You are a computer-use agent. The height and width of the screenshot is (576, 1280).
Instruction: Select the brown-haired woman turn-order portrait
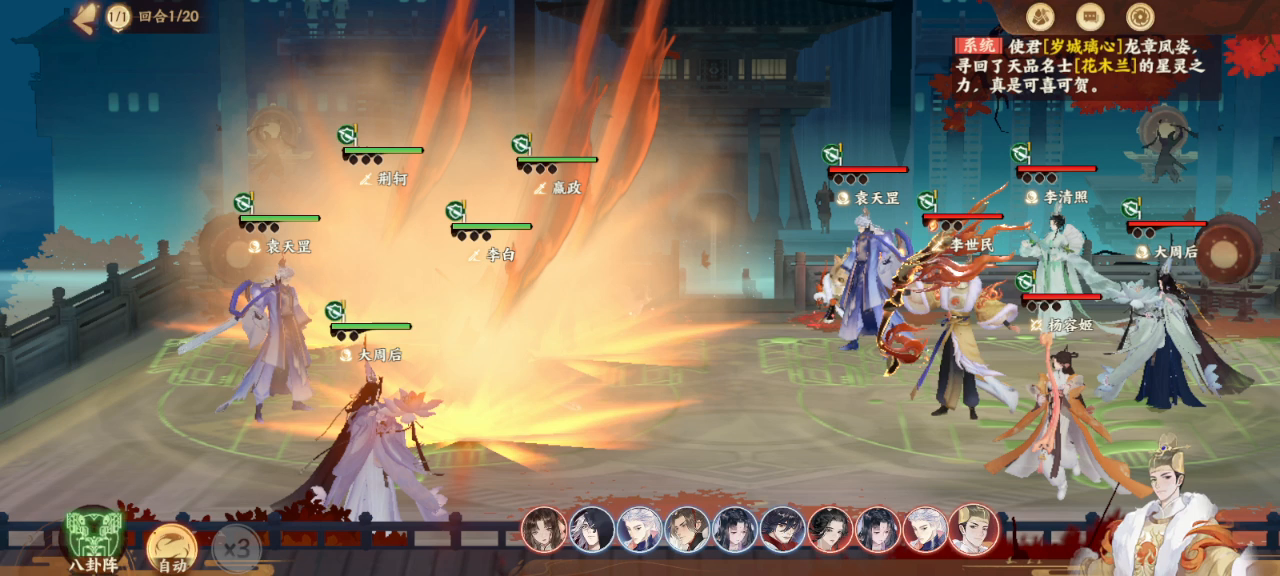tap(544, 530)
